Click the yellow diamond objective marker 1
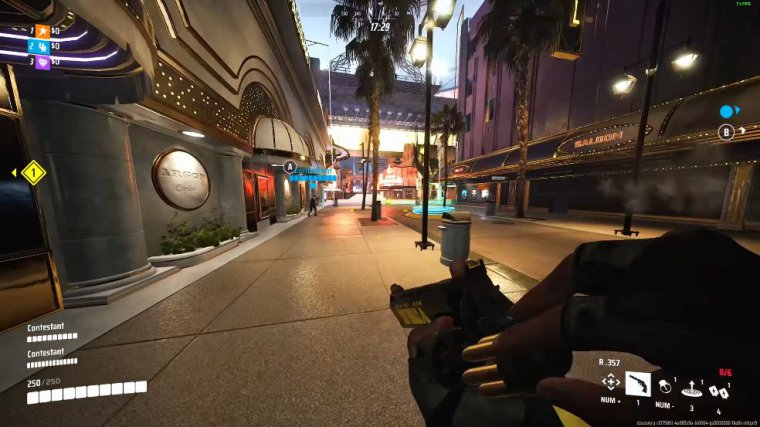The image size is (760, 427). click(34, 173)
